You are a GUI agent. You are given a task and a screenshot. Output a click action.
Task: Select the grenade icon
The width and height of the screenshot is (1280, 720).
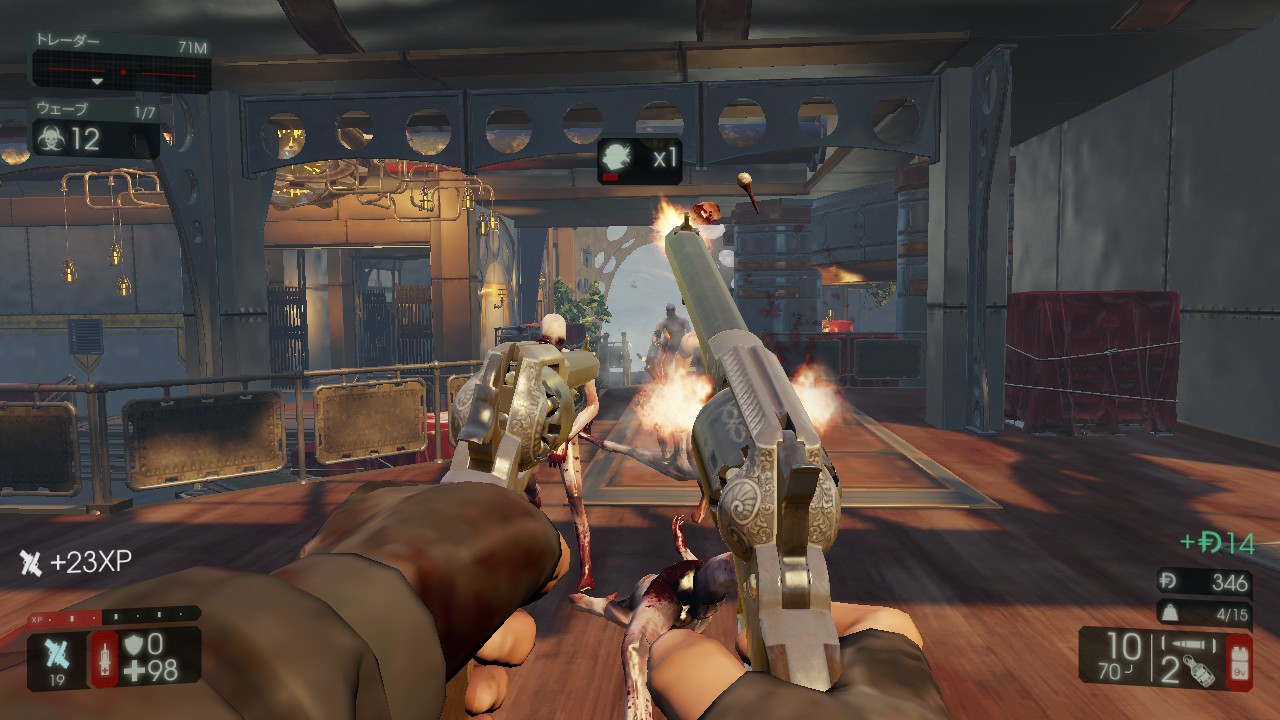point(1198,671)
